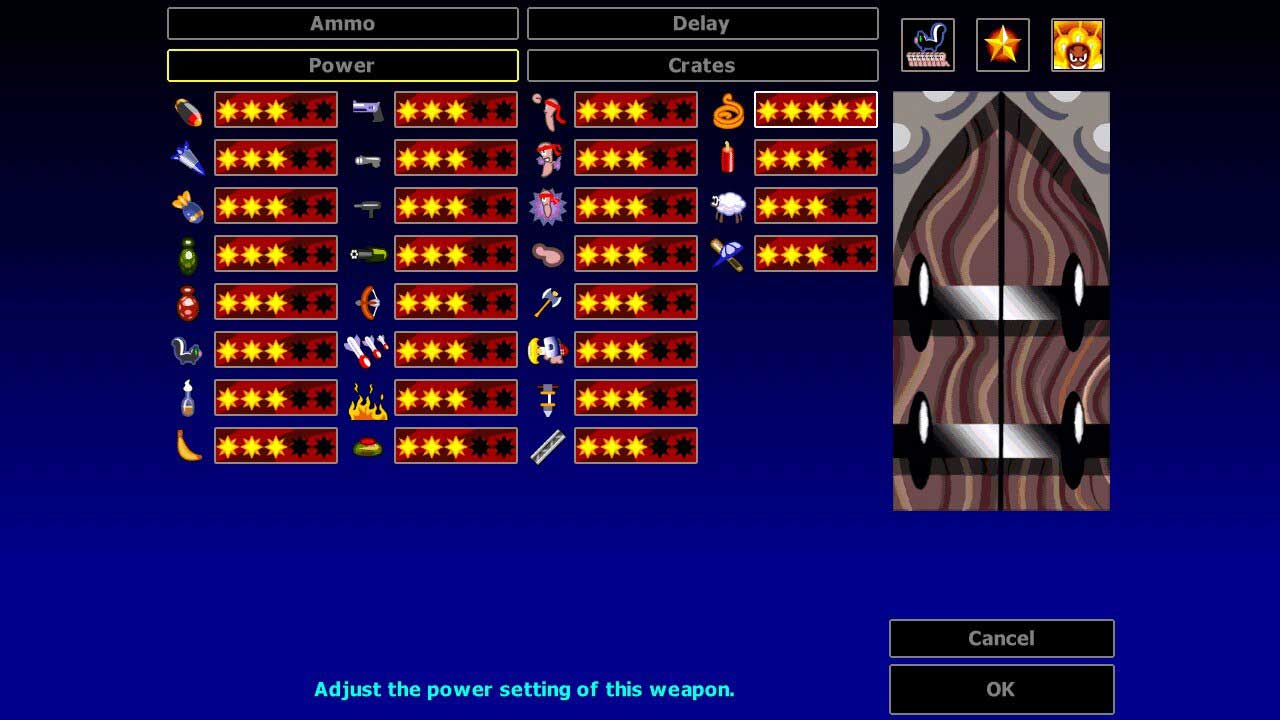
Task: Set the dynamite's power level
Action: click(816, 158)
